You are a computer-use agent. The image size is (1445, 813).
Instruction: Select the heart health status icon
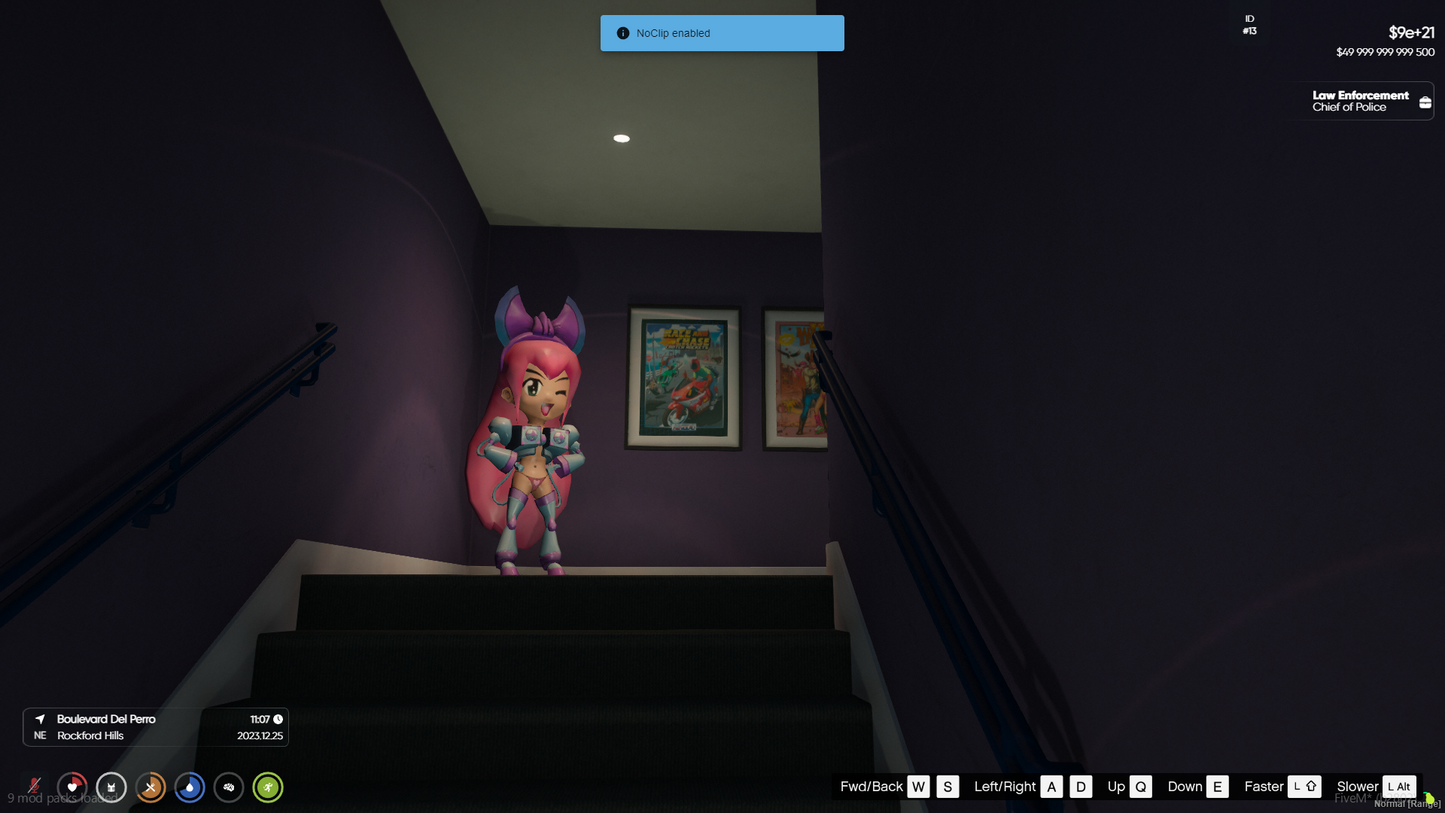point(72,787)
